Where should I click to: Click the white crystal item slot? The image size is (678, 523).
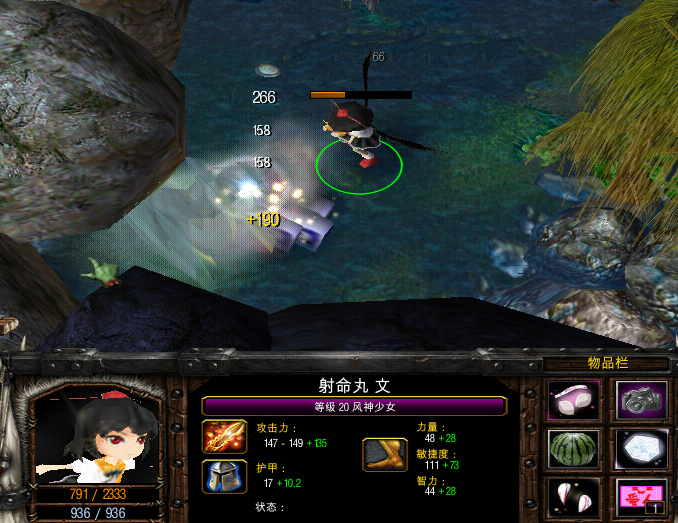[x=641, y=449]
